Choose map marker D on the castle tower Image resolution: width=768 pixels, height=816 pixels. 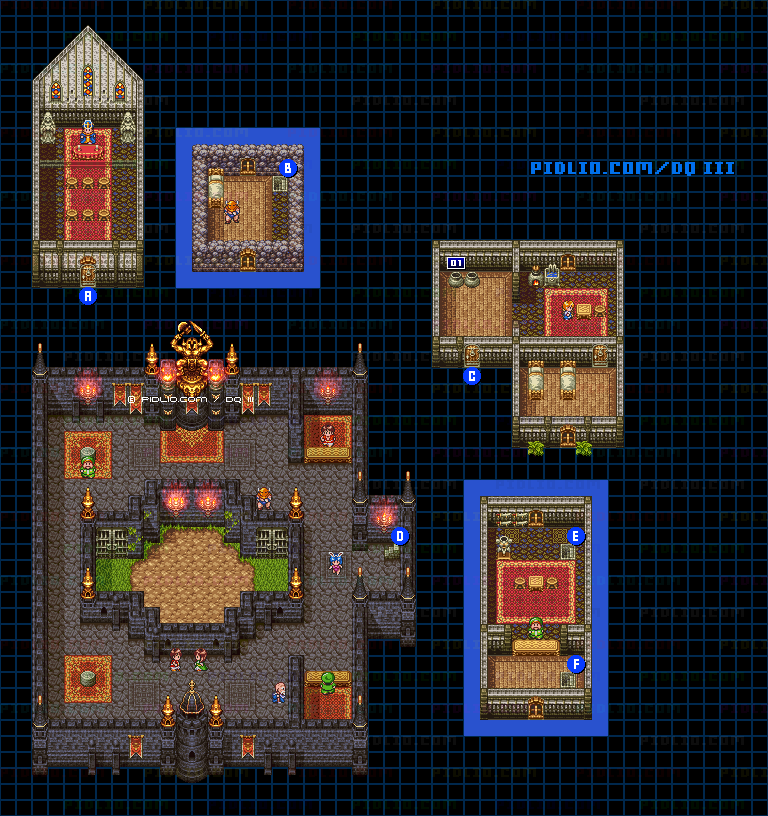[400, 536]
